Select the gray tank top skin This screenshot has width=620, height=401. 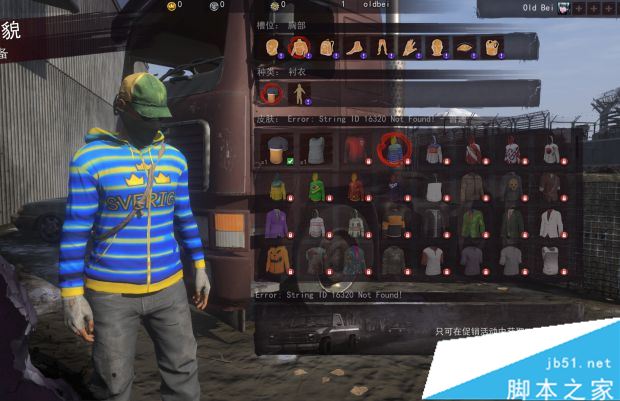[316, 150]
